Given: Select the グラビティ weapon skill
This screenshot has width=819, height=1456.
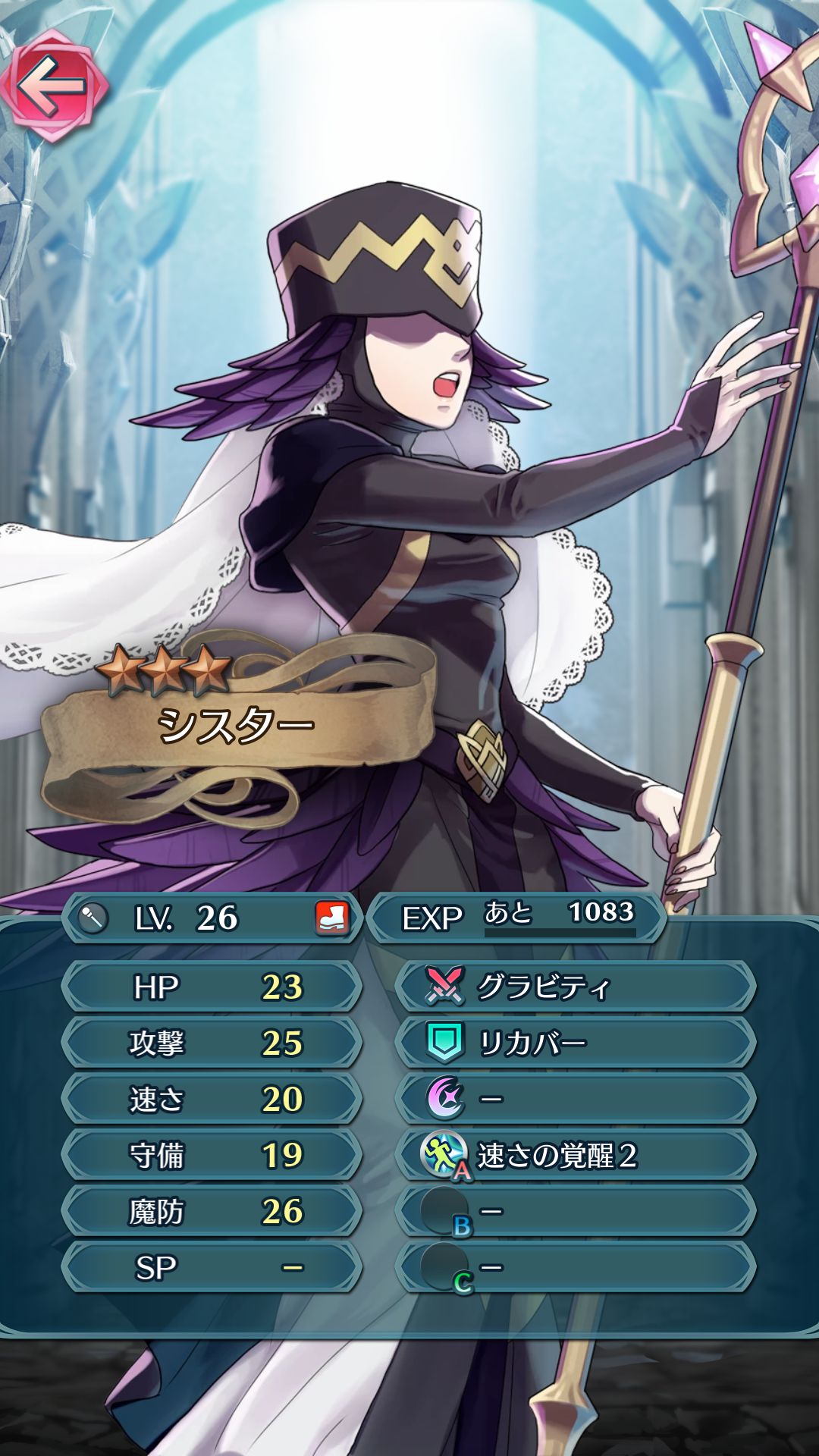Looking at the screenshot, I should coord(575,987).
